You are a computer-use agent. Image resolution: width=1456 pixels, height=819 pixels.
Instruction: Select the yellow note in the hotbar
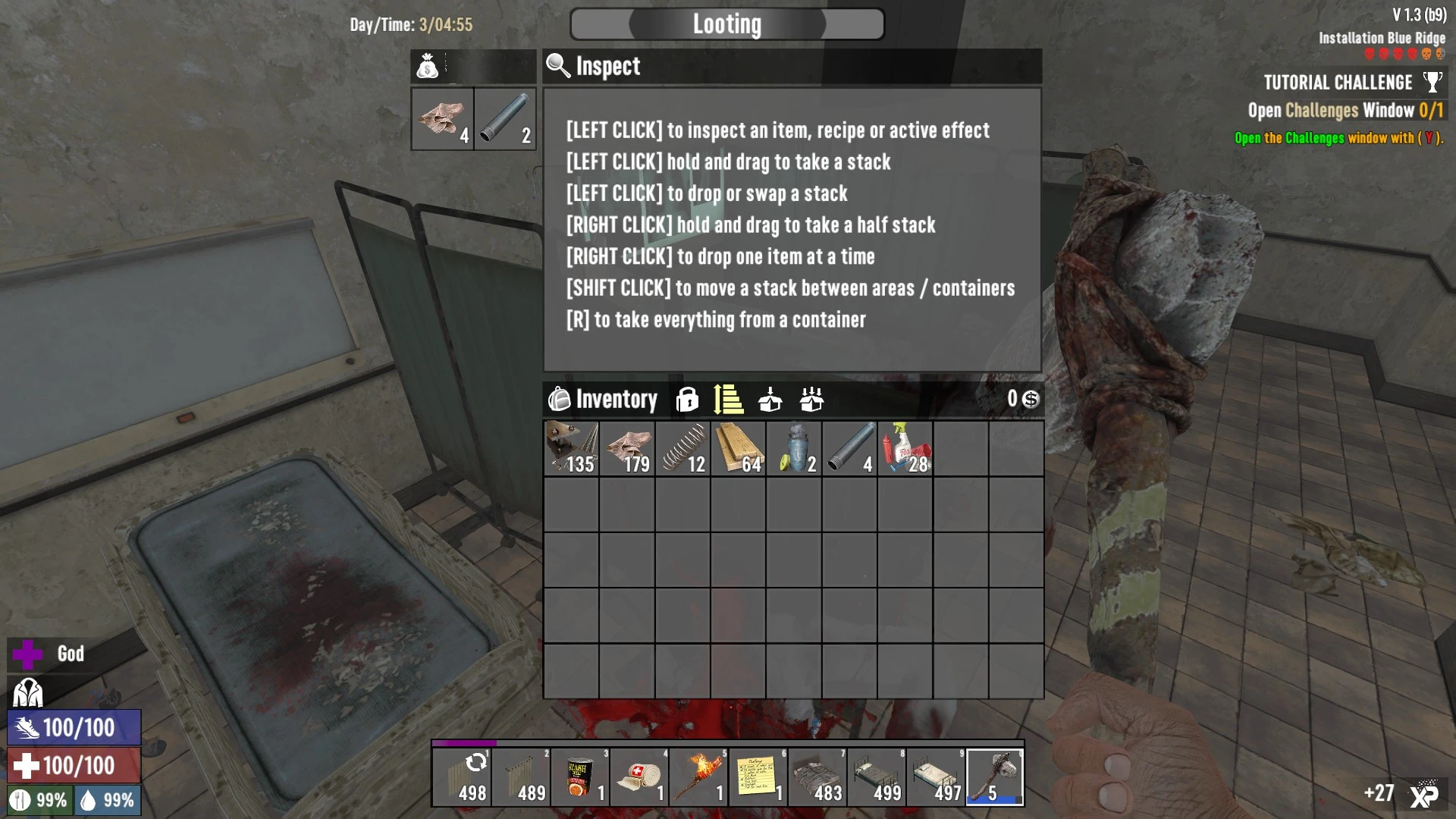(x=758, y=777)
